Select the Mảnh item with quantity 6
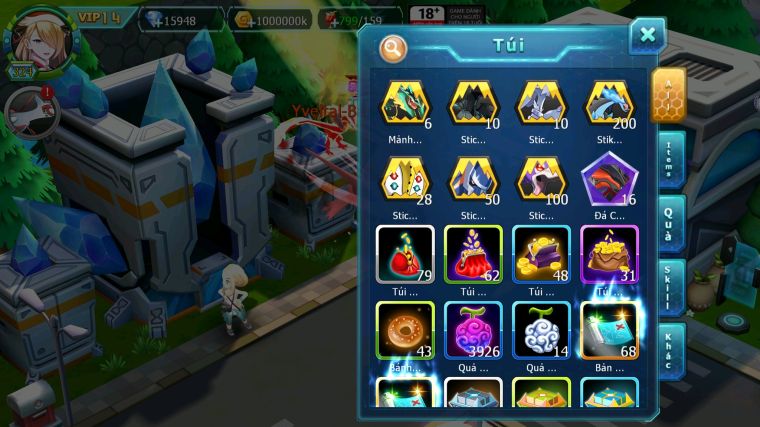The width and height of the screenshot is (760, 427). click(x=404, y=103)
